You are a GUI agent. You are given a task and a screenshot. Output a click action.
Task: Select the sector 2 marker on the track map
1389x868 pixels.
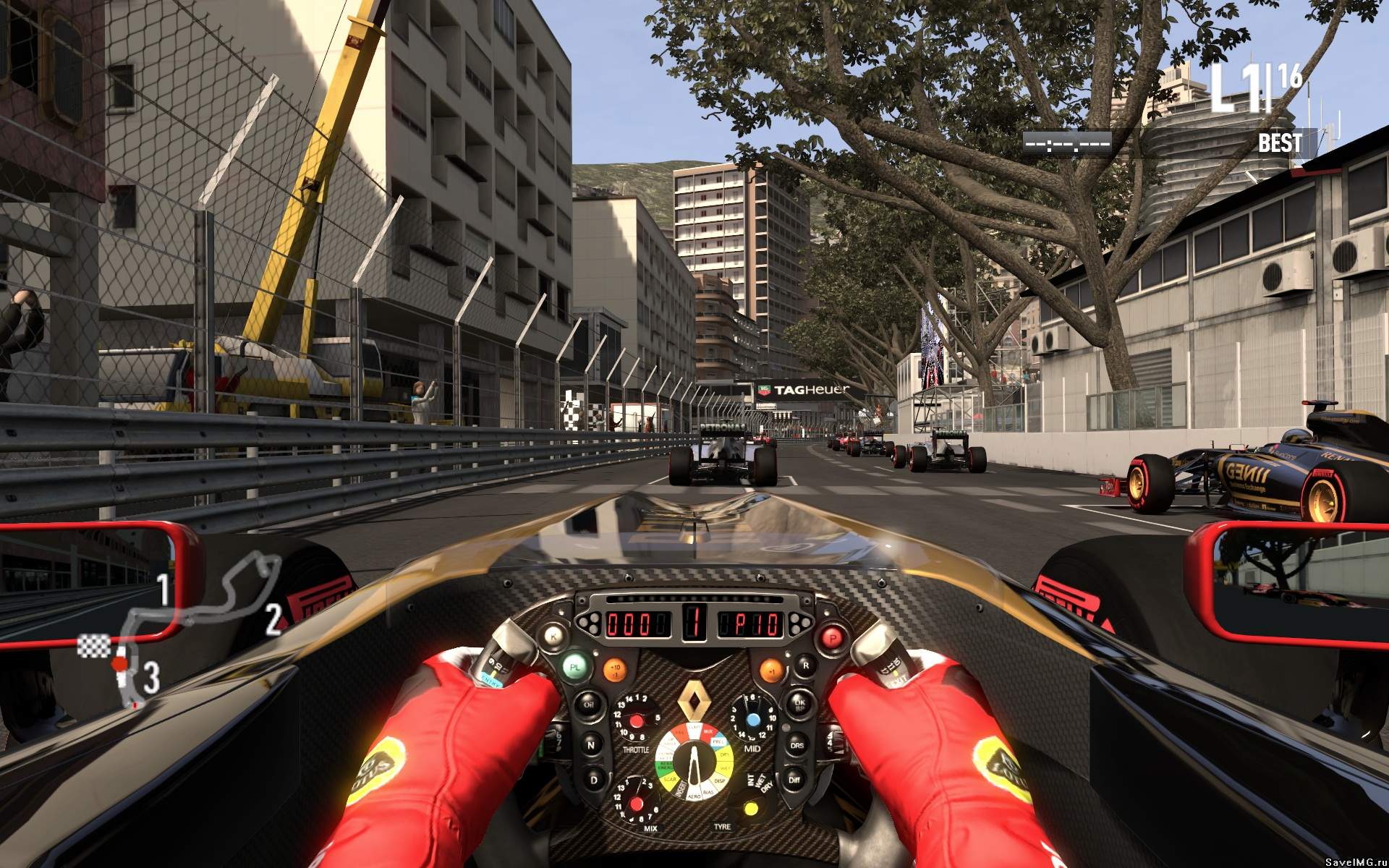pyautogui.click(x=273, y=620)
